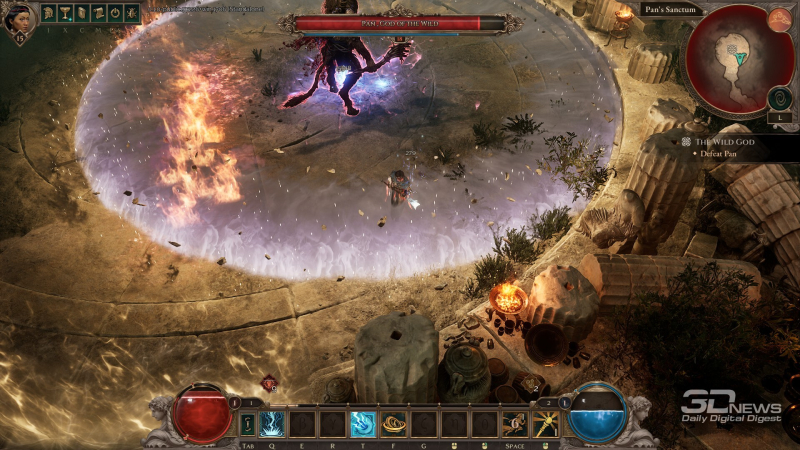This screenshot has width=800, height=450.
Task: Use the golden staff attack skill
Action: (546, 424)
